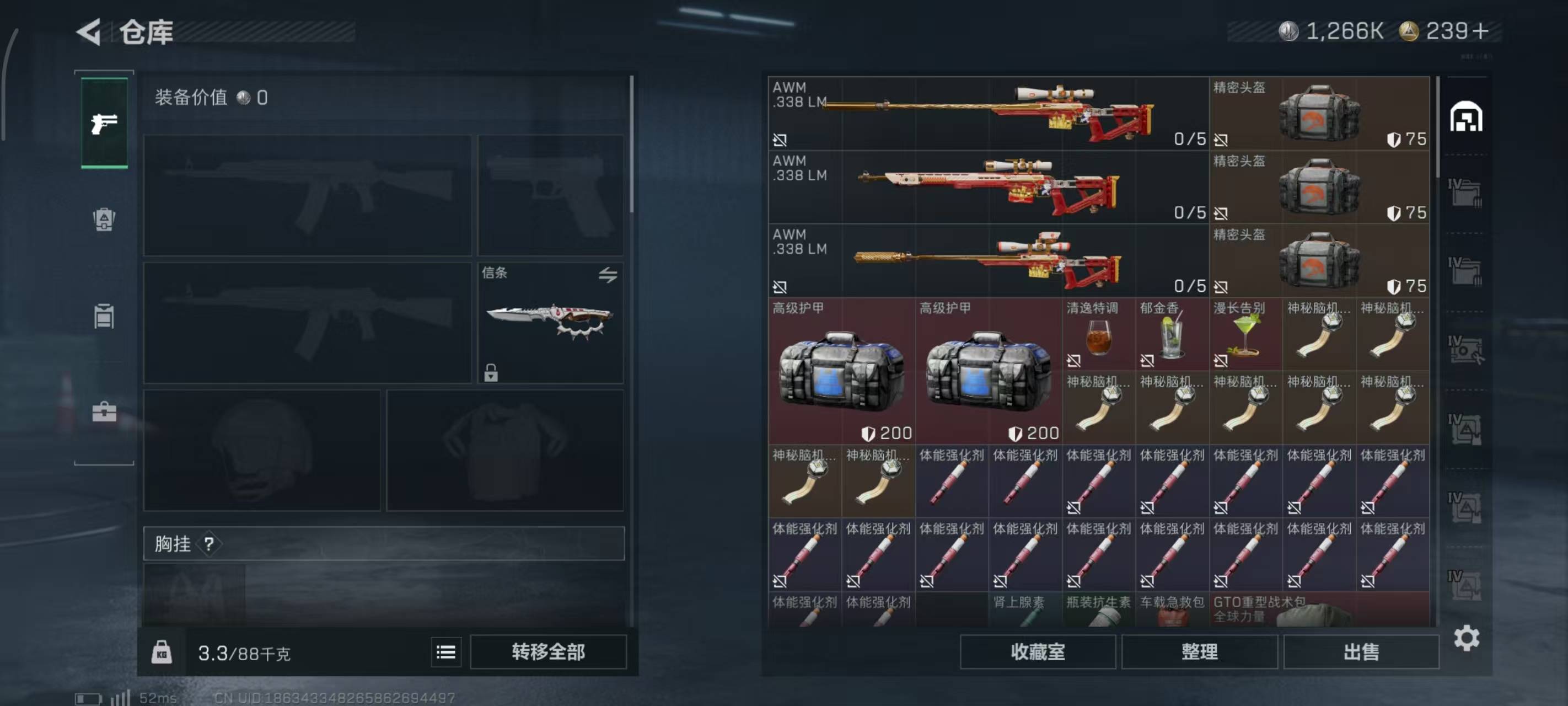Switch to the backpack tab
The image size is (1568, 706).
[104, 220]
